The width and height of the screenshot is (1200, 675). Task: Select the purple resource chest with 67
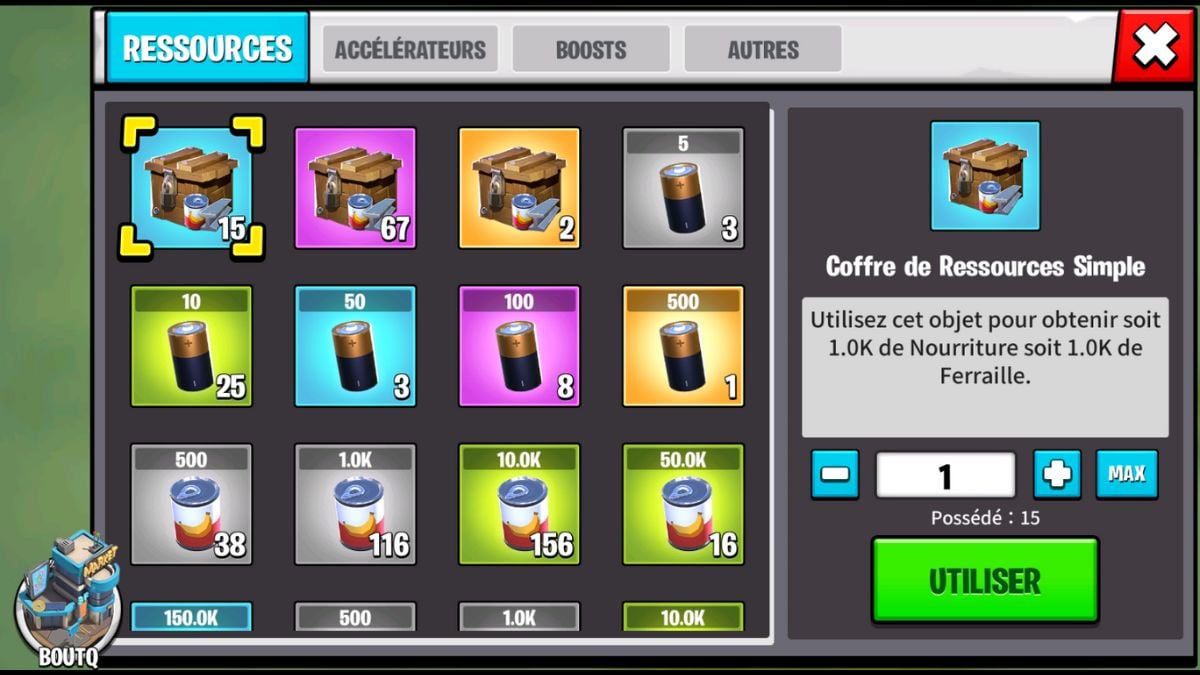point(355,188)
